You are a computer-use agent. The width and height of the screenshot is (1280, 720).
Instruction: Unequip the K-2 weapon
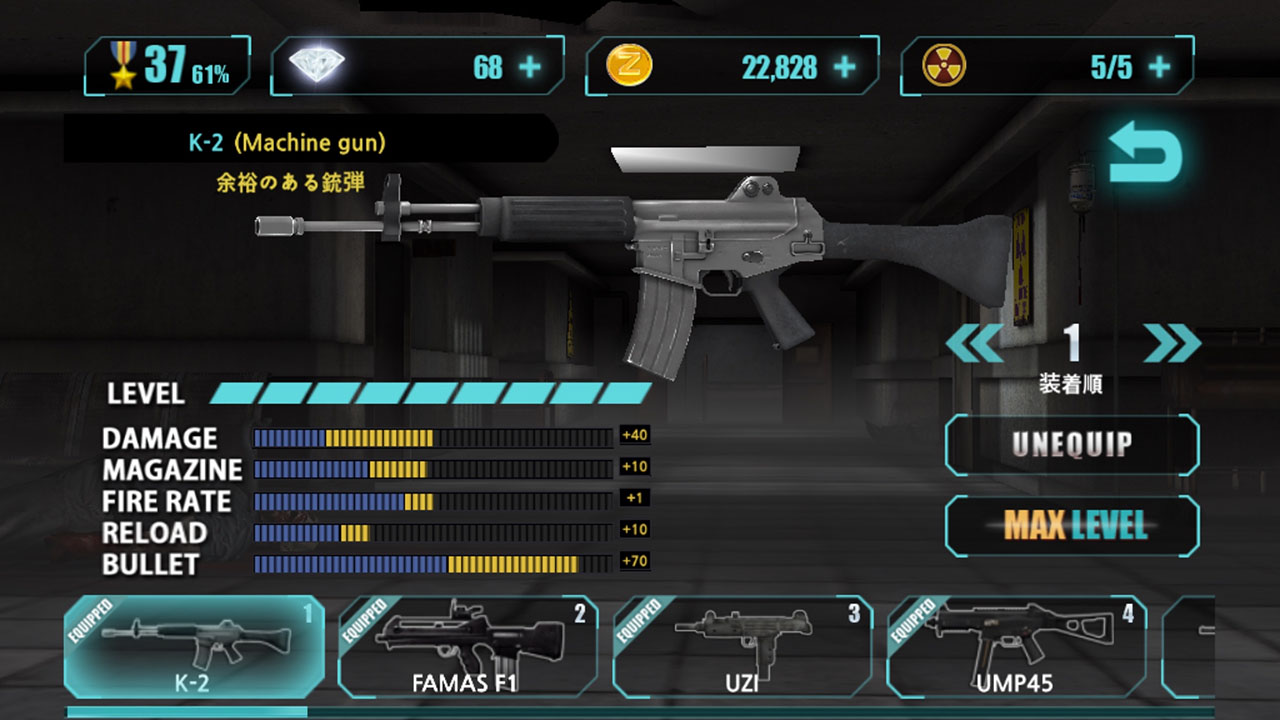(x=1071, y=445)
